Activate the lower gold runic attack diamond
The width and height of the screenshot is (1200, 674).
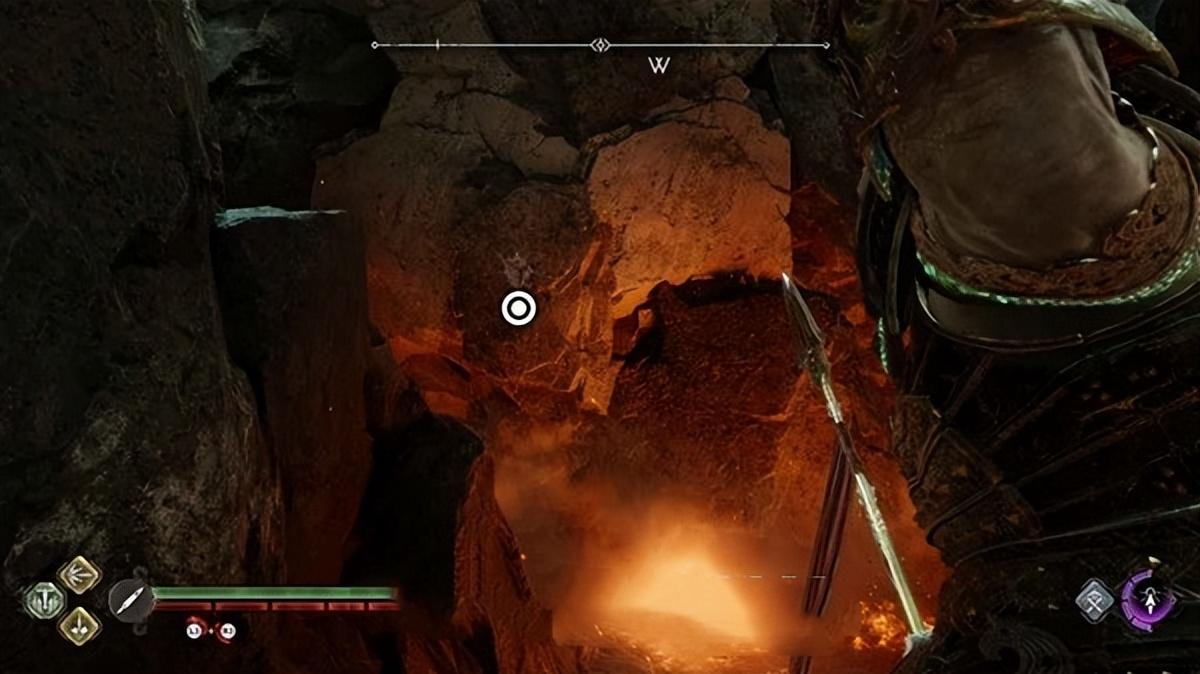pyautogui.click(x=78, y=626)
